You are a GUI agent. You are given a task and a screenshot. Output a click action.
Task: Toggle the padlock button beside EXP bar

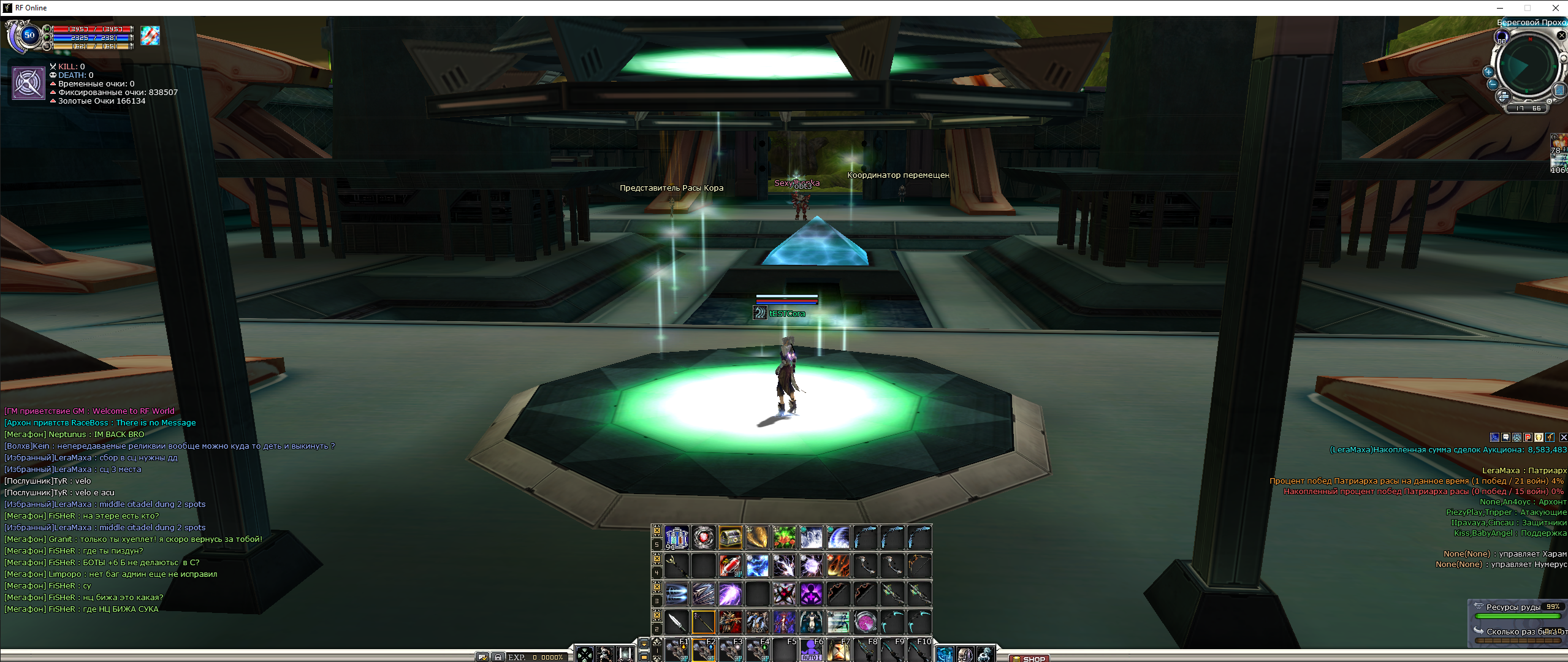(498, 657)
